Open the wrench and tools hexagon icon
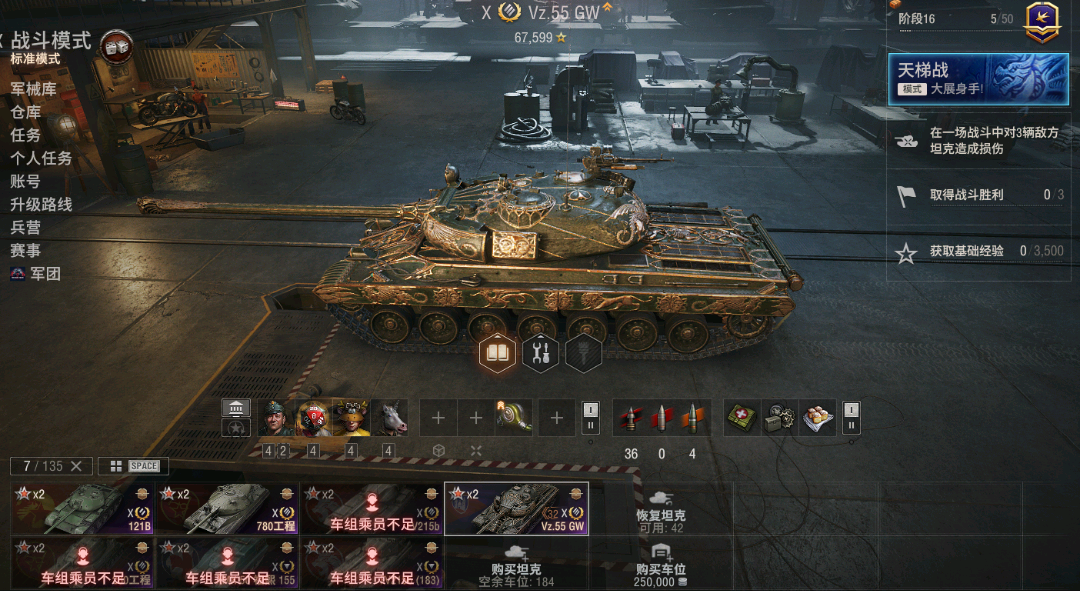This screenshot has height=591, width=1080. [541, 353]
